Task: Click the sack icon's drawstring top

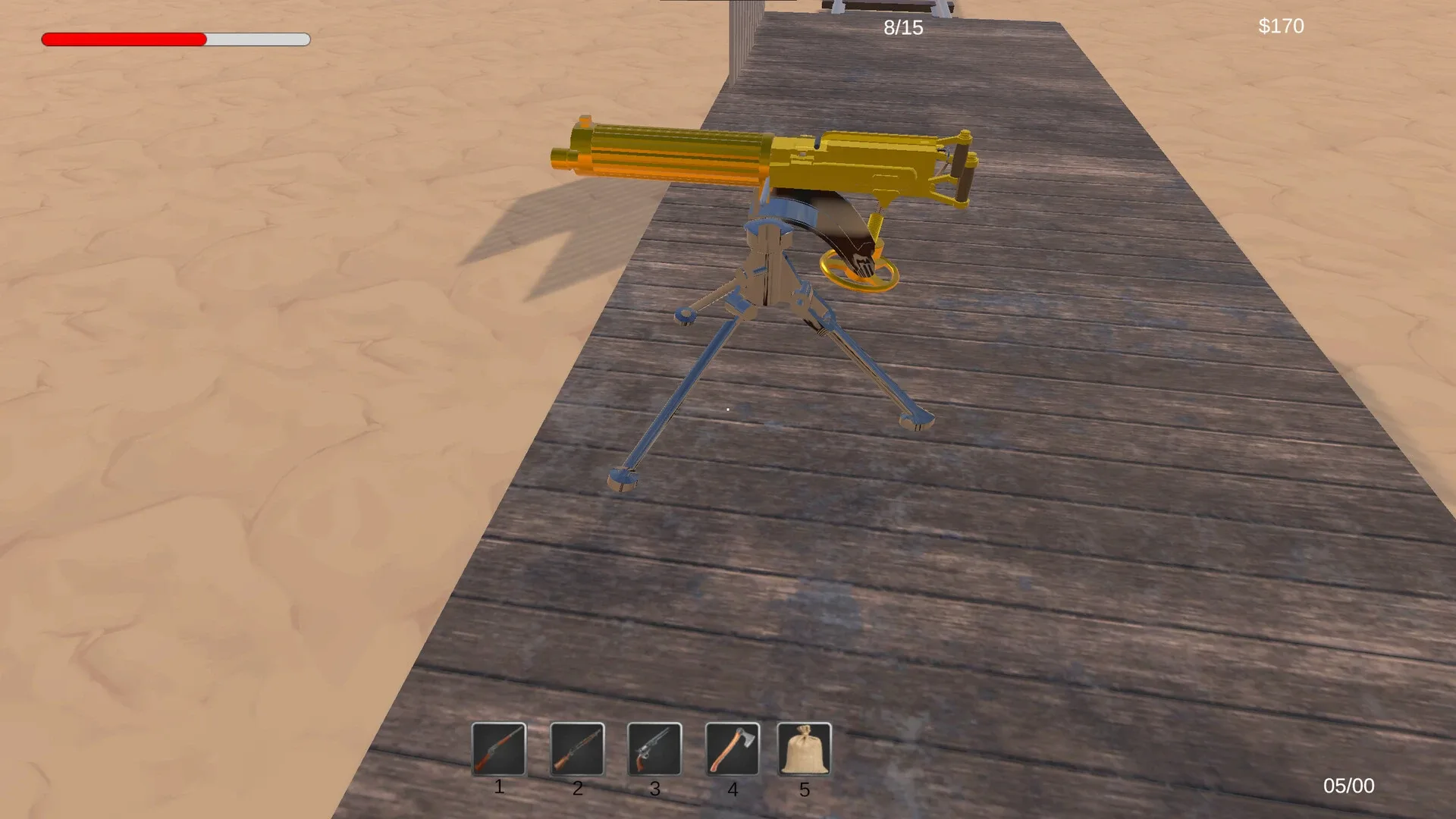Action: (x=804, y=733)
